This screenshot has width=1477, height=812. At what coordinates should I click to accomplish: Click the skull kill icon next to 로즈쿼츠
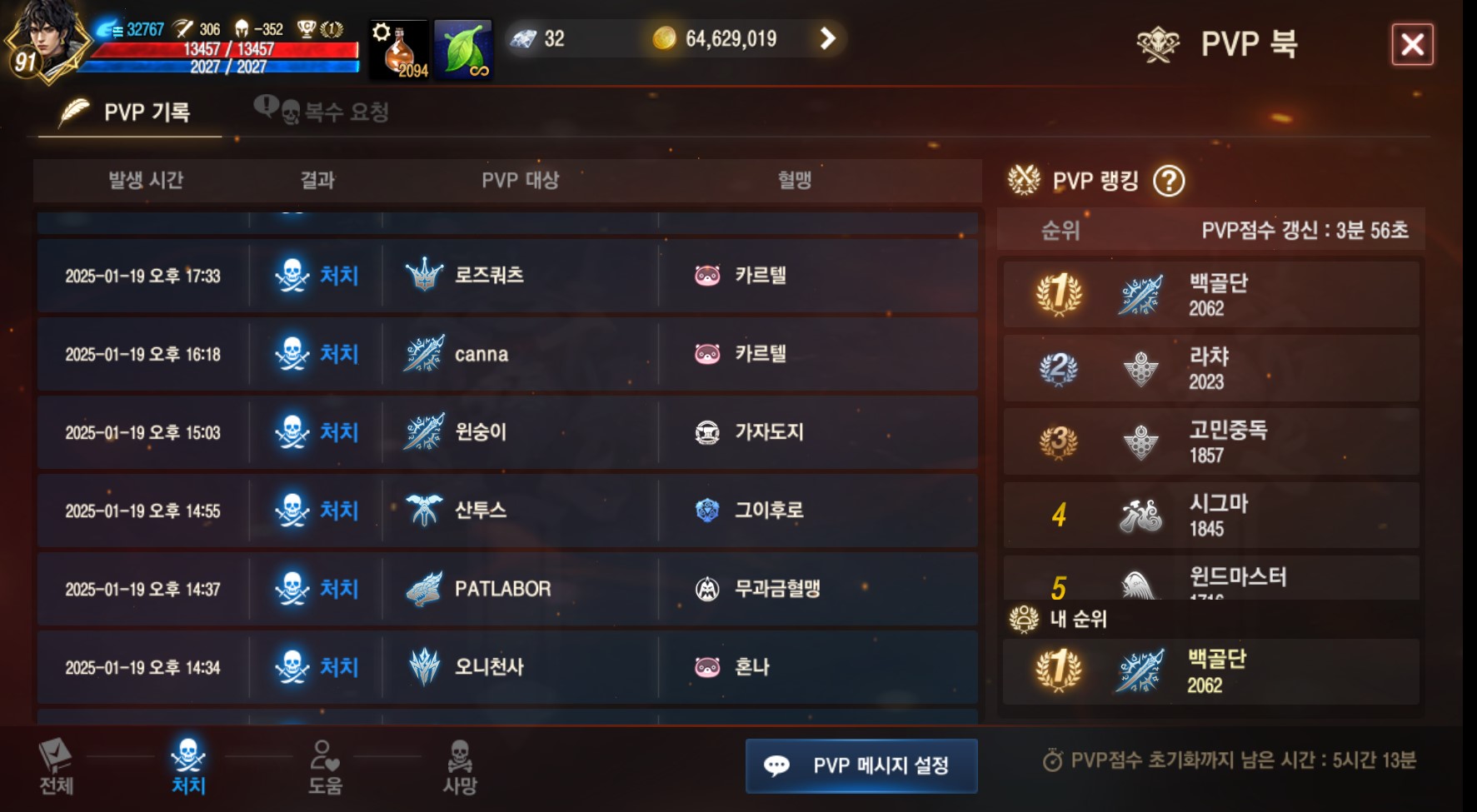[x=293, y=276]
